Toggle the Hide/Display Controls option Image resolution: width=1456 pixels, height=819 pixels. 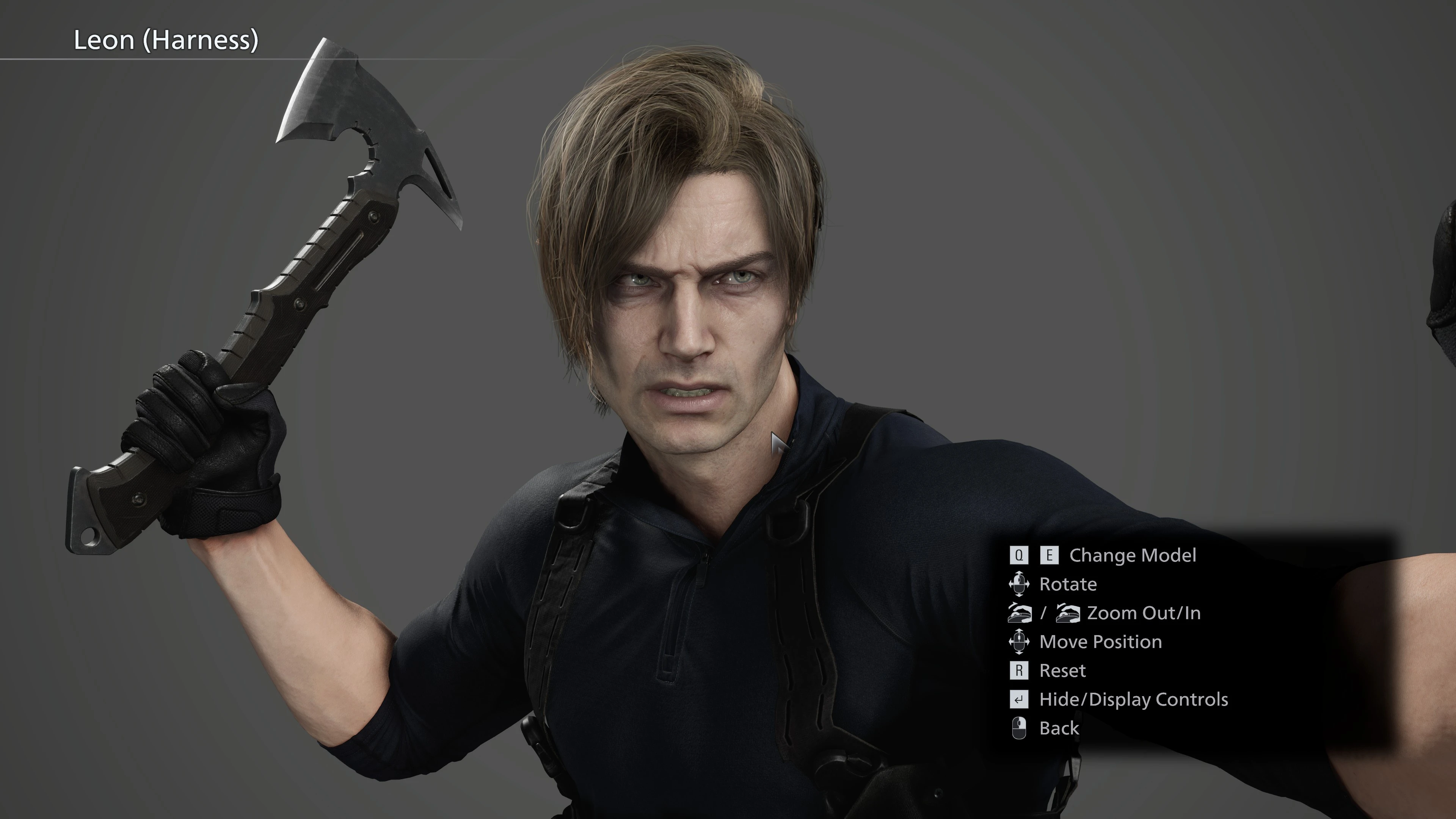point(1133,700)
